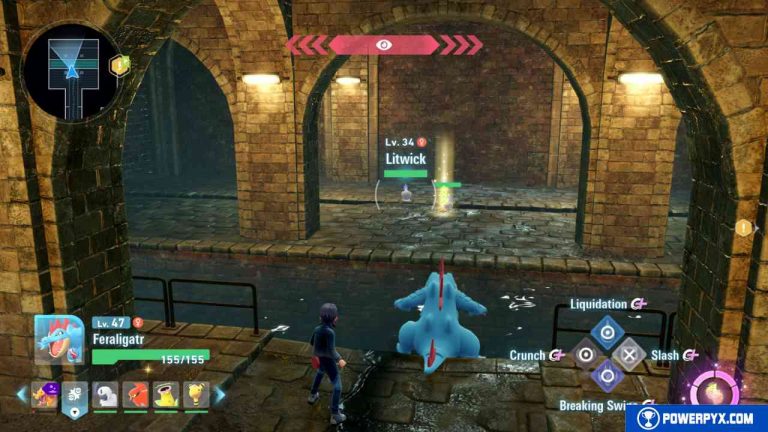Click the right arrow of the party bar

pos(221,395)
